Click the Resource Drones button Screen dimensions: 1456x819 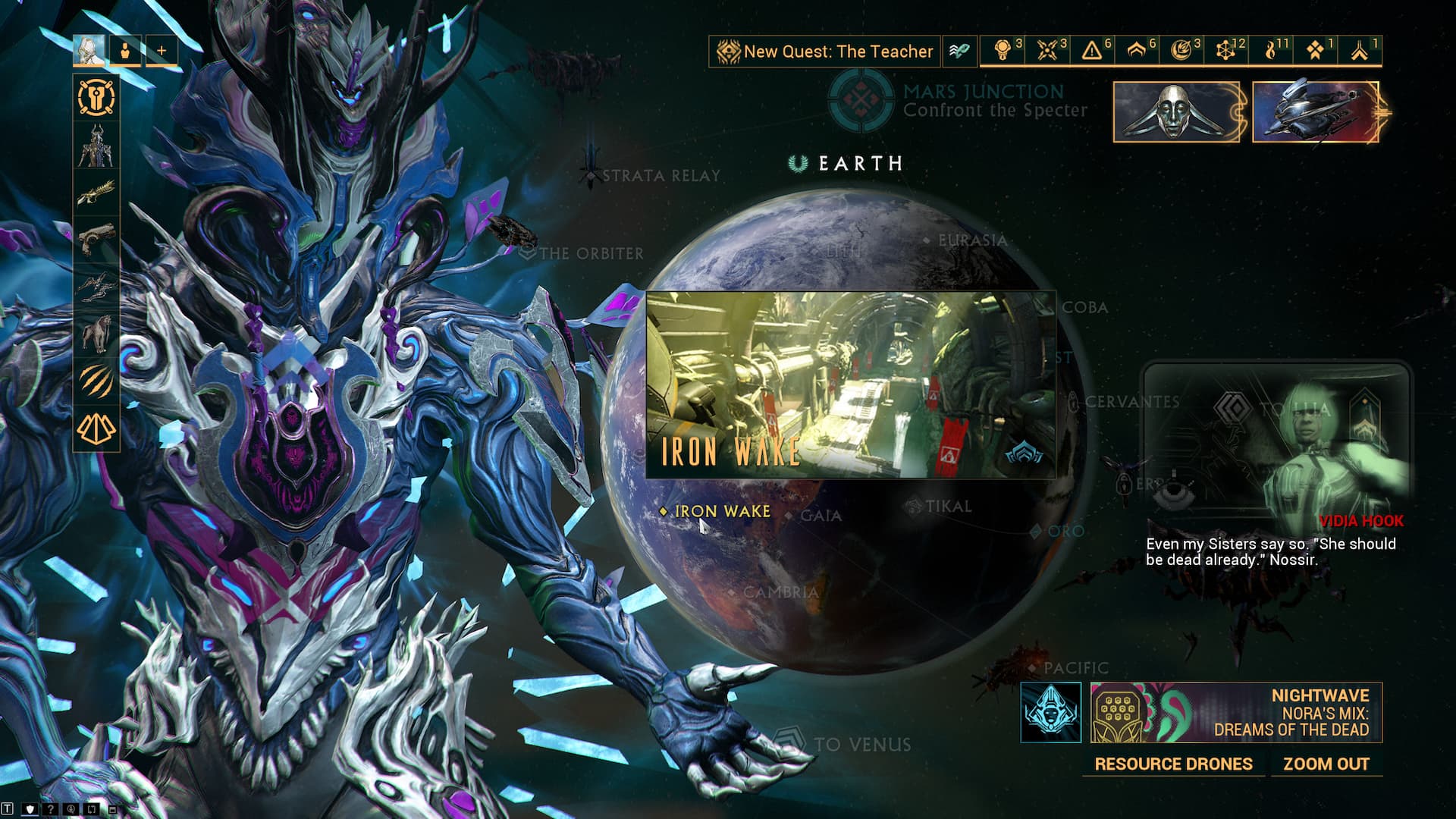[1172, 764]
